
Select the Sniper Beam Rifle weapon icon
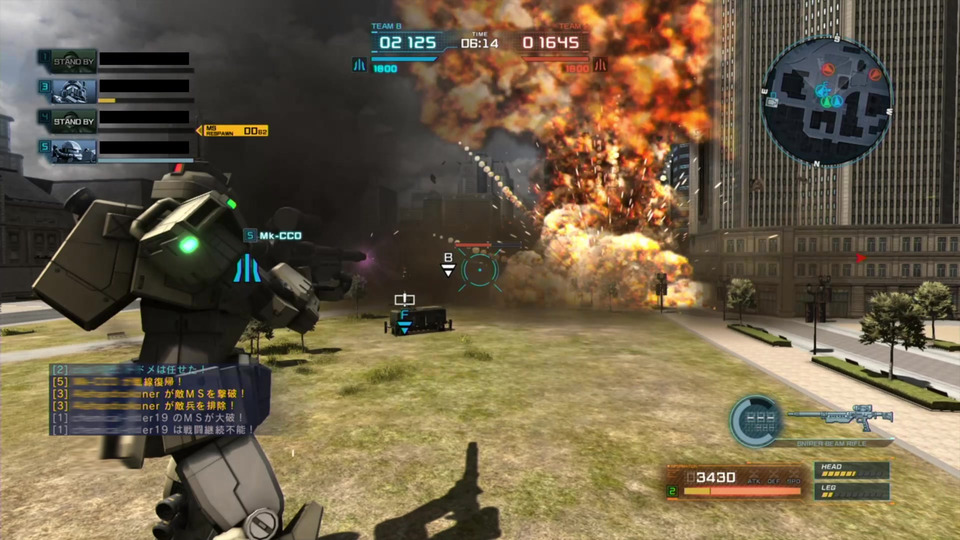(x=838, y=418)
